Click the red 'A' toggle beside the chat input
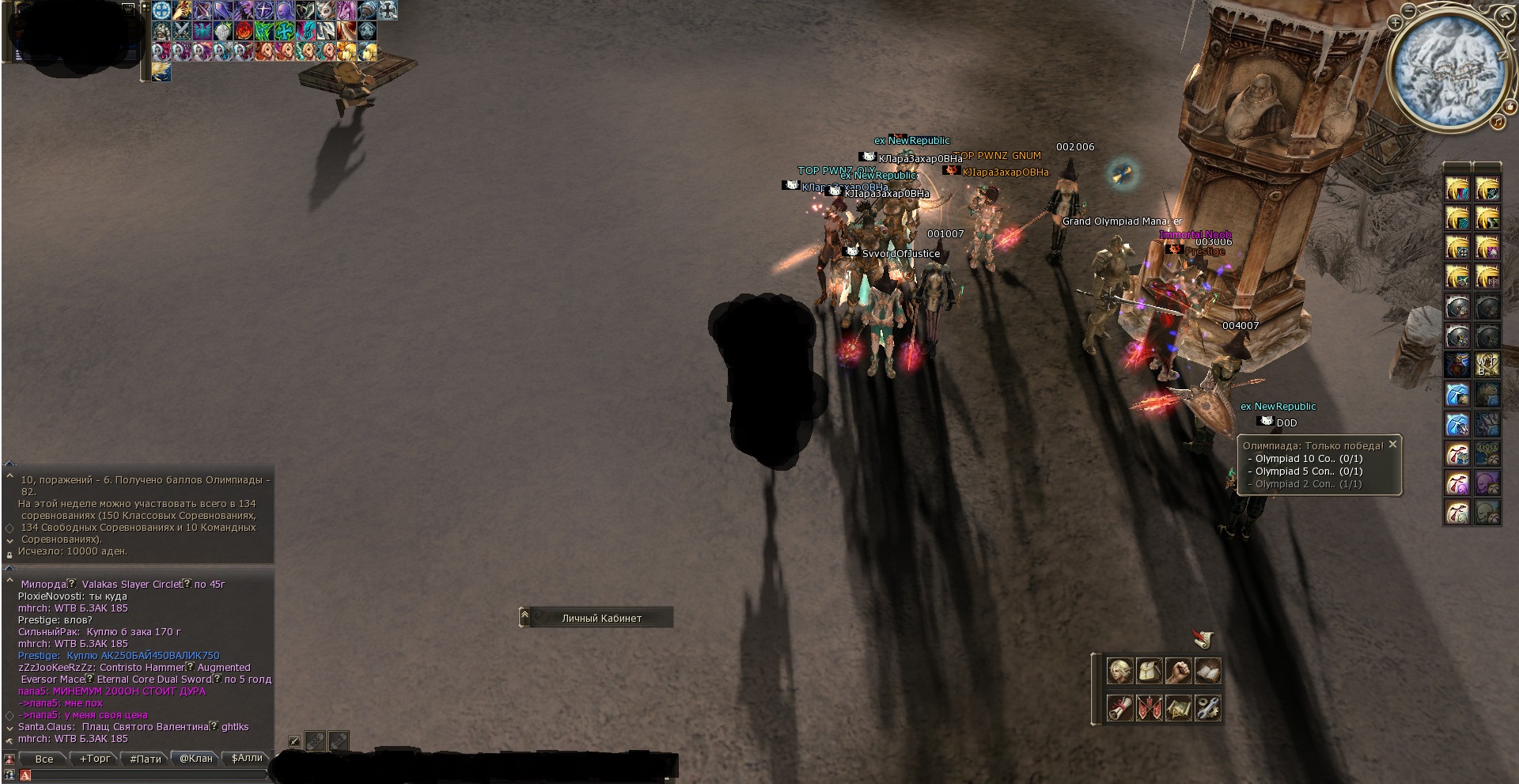 25,775
